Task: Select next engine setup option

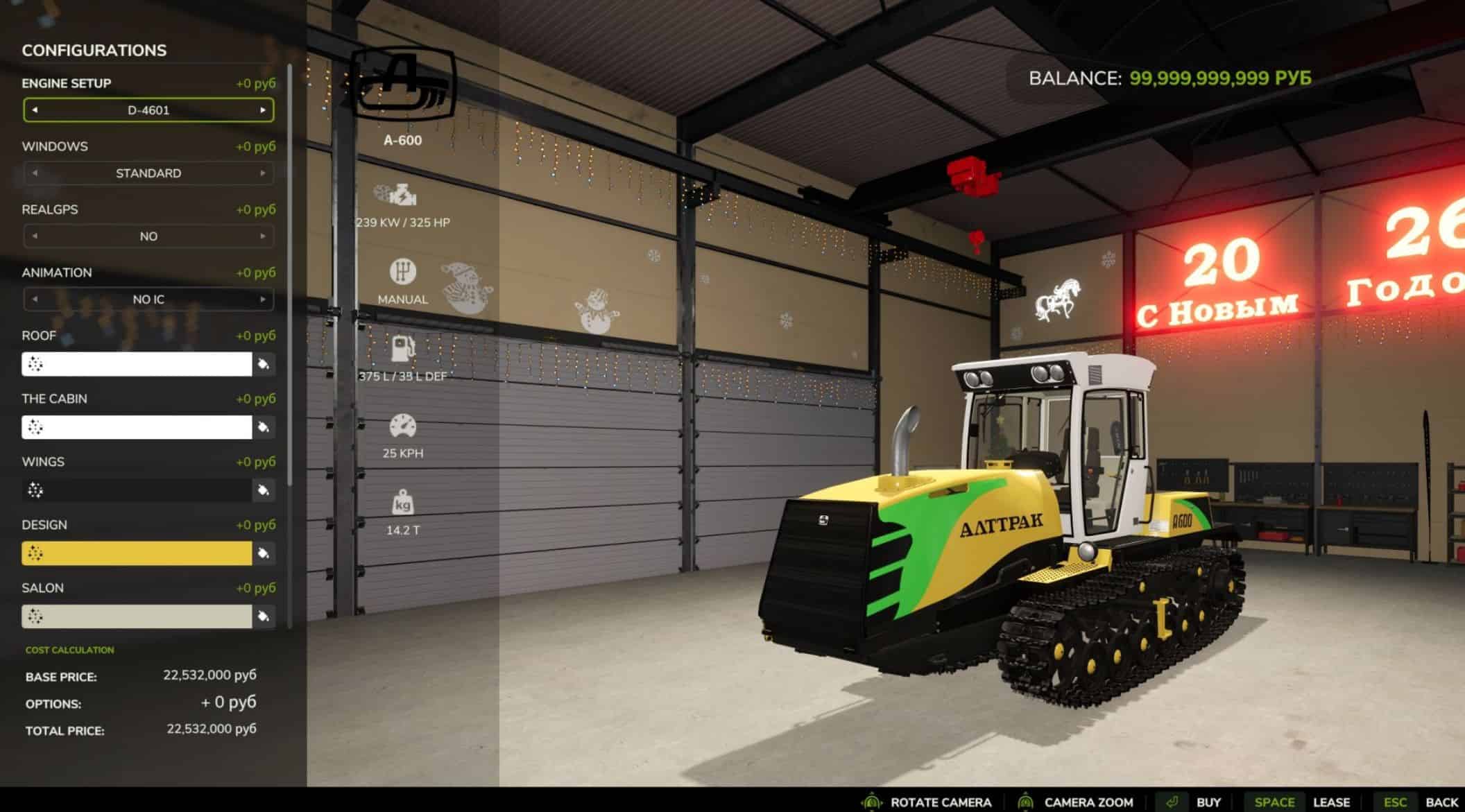Action: (x=263, y=110)
